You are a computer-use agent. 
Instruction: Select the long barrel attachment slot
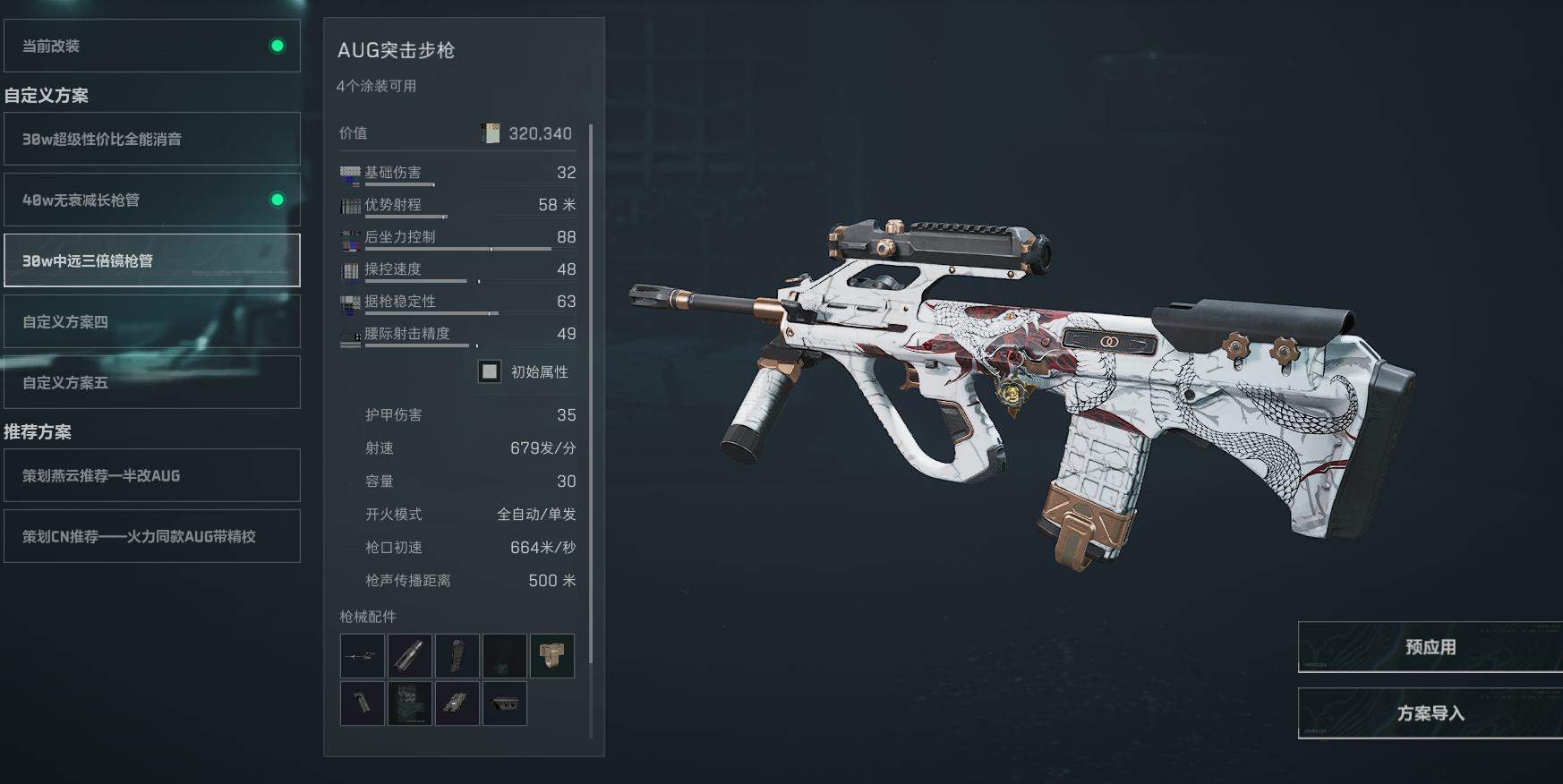pyautogui.click(x=363, y=656)
